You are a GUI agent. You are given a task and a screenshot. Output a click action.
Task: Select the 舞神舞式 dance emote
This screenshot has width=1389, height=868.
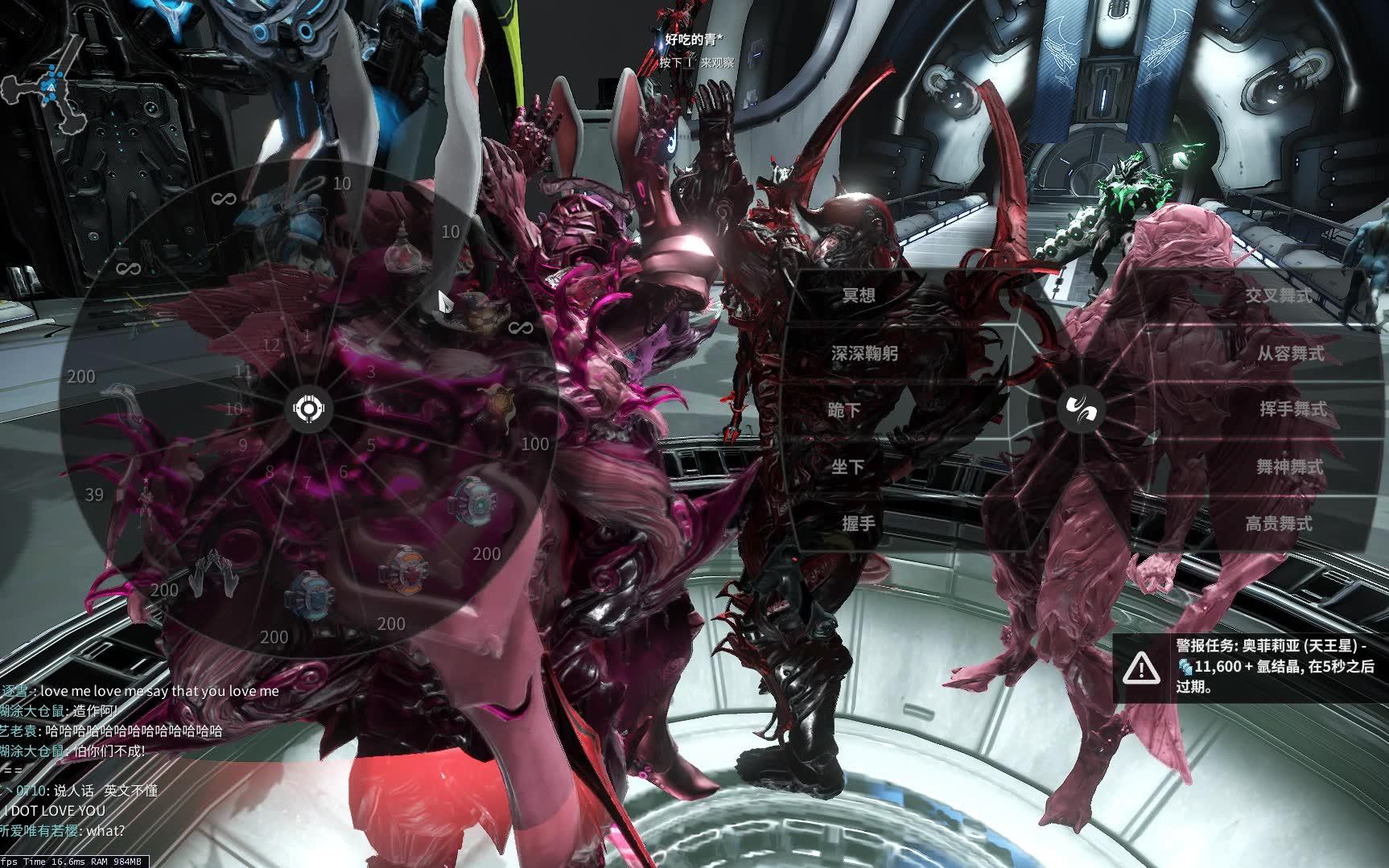1289,467
